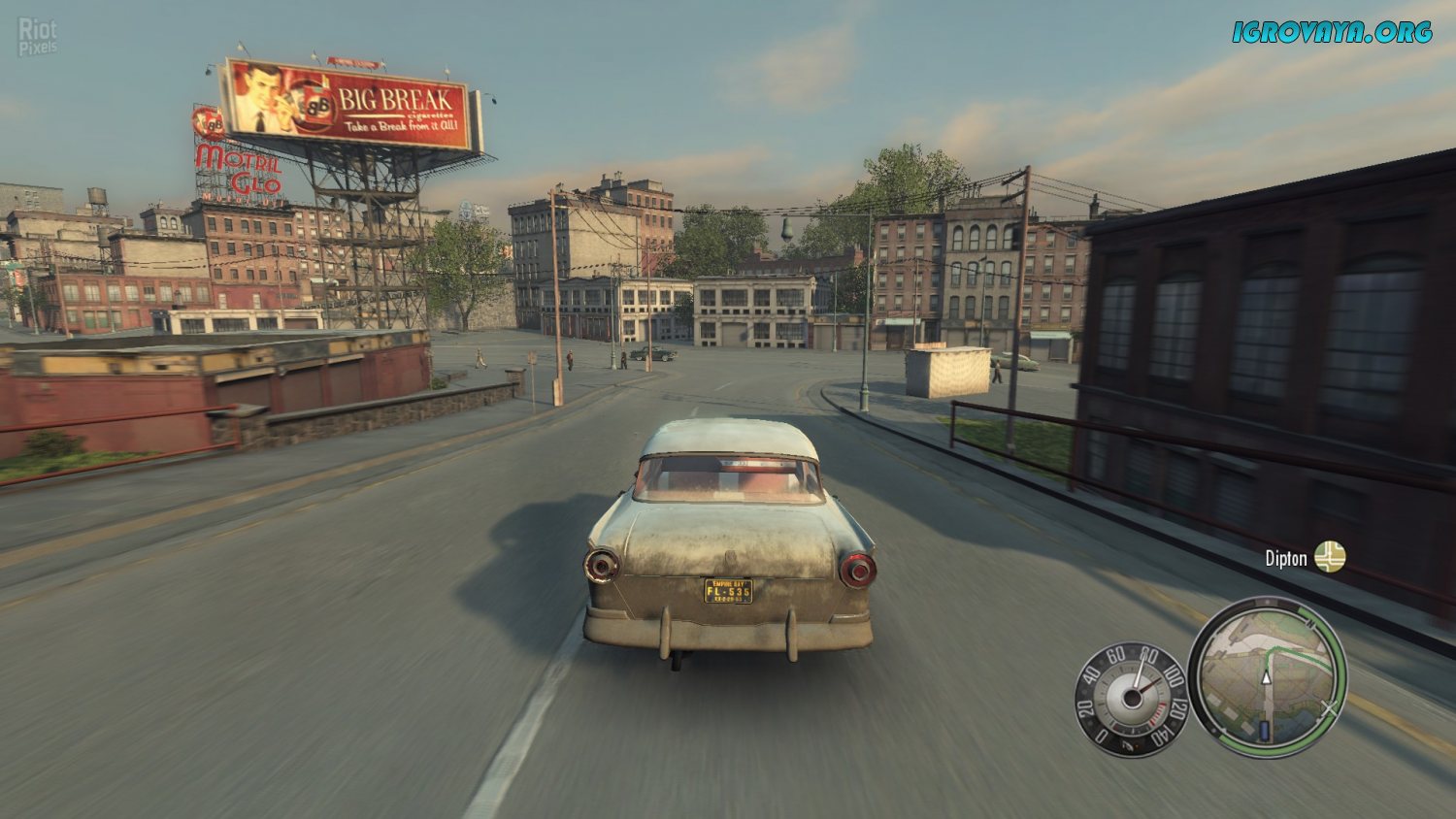Image resolution: width=1456 pixels, height=819 pixels.
Task: Click the circular minimap
Action: 1268,678
